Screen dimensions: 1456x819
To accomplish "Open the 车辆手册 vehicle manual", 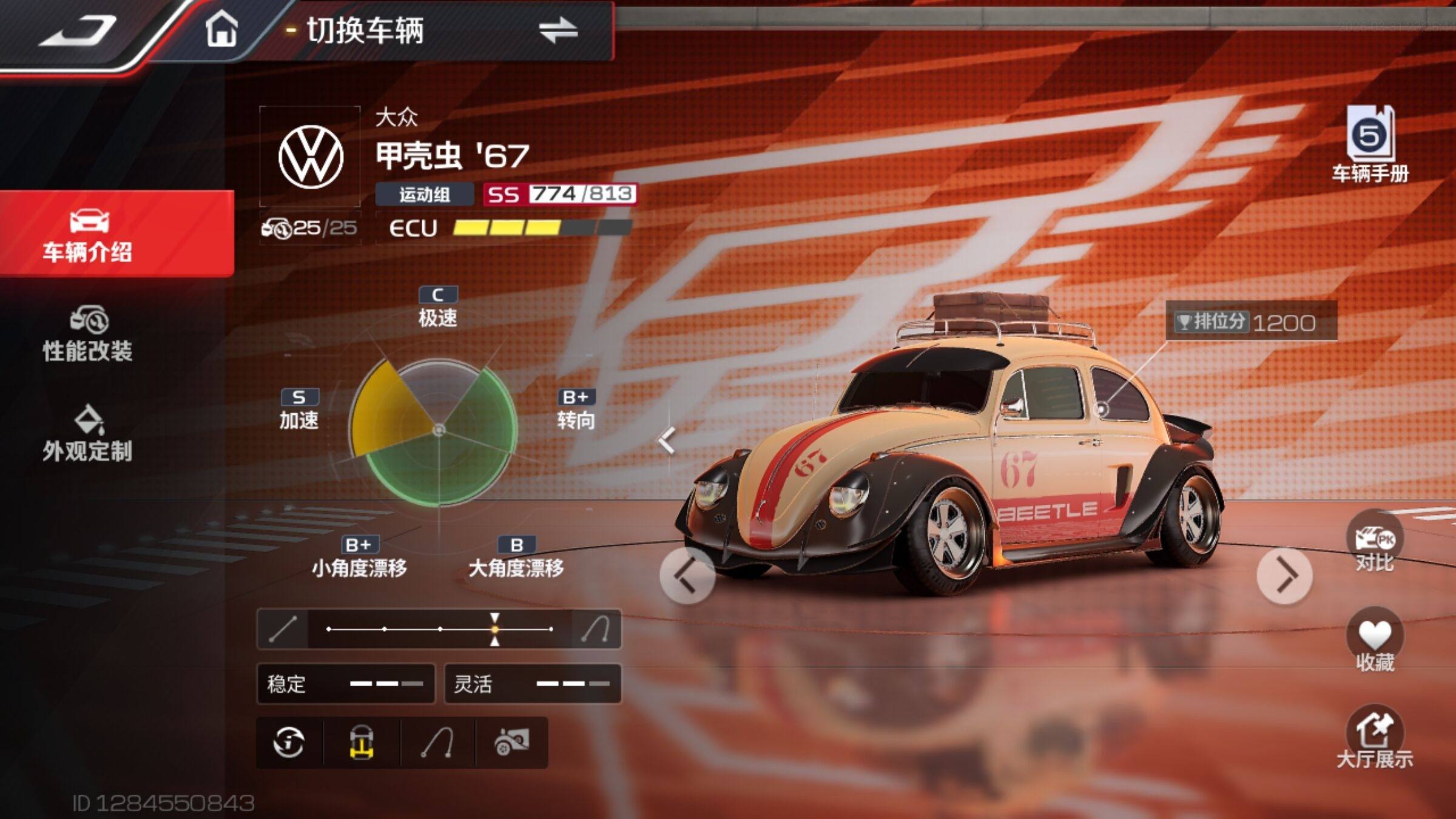I will point(1370,144).
